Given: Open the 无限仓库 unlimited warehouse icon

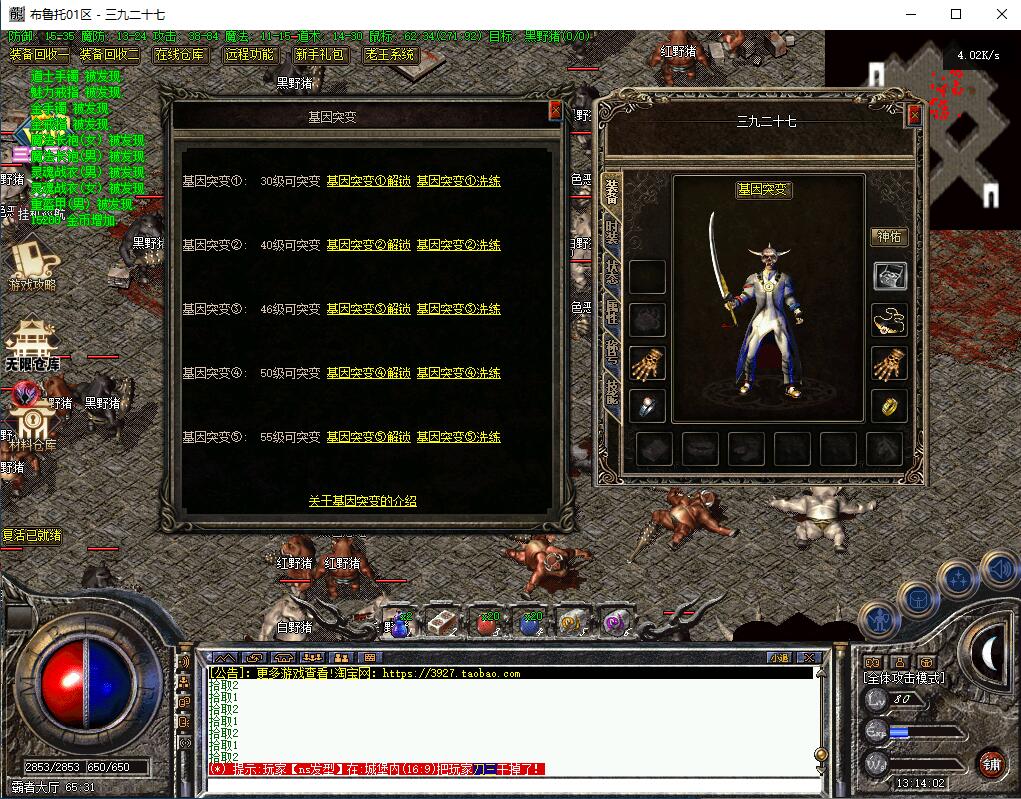Looking at the screenshot, I should [x=33, y=347].
